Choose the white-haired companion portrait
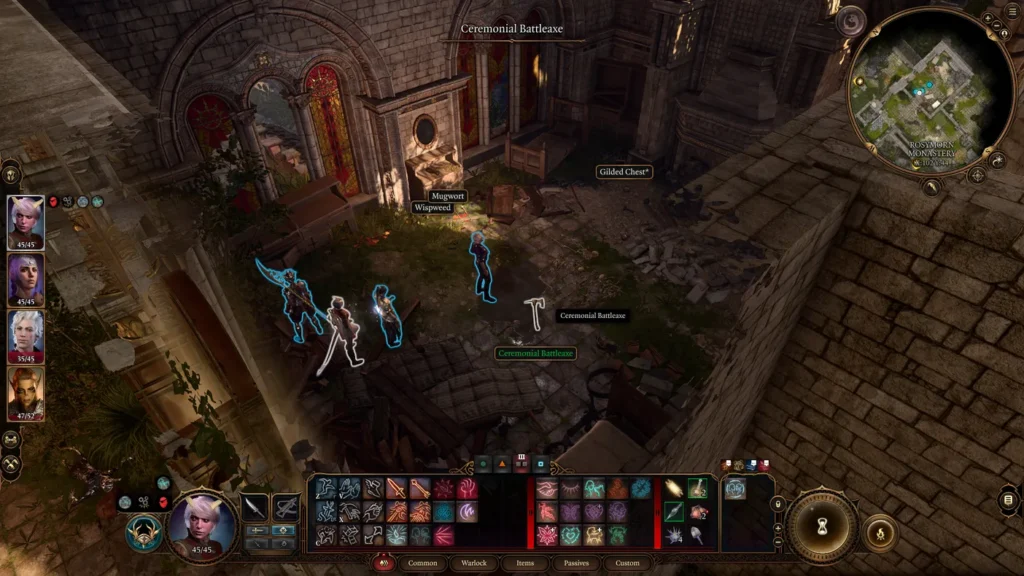The width and height of the screenshot is (1024, 576). coord(26,336)
